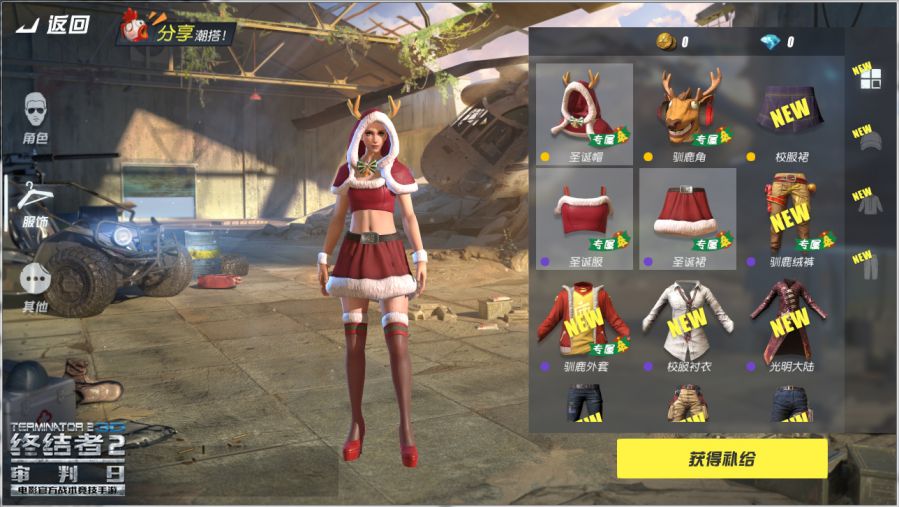Go back using the 返回 button
The width and height of the screenshot is (899, 507).
click(x=55, y=25)
